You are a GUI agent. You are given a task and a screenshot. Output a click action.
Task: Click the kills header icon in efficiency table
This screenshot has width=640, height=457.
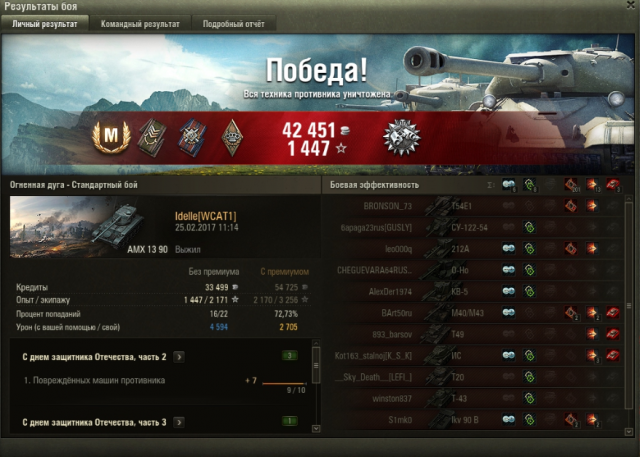612,185
